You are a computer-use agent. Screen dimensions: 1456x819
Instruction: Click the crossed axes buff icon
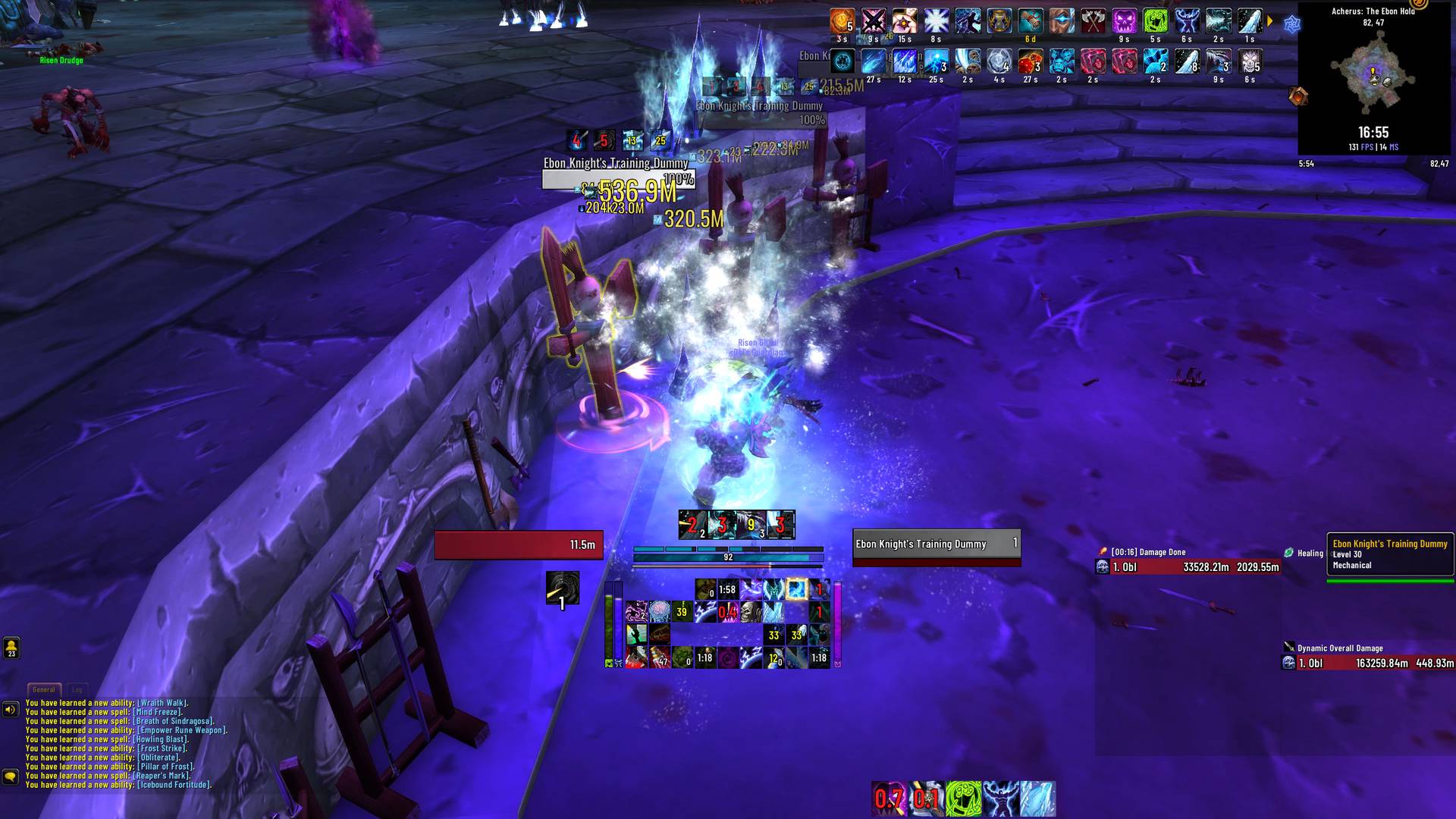pos(1092,20)
